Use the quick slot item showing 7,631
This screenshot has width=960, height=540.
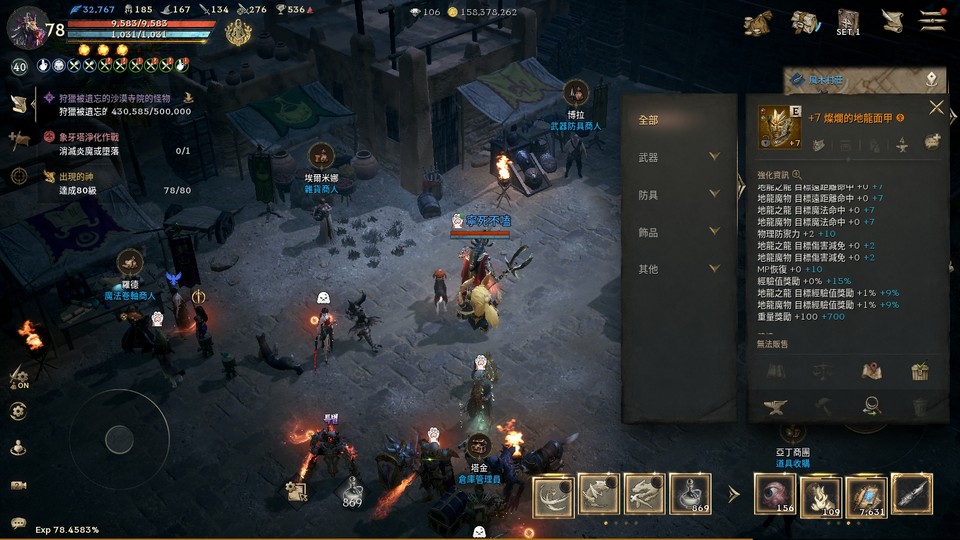(x=866, y=496)
